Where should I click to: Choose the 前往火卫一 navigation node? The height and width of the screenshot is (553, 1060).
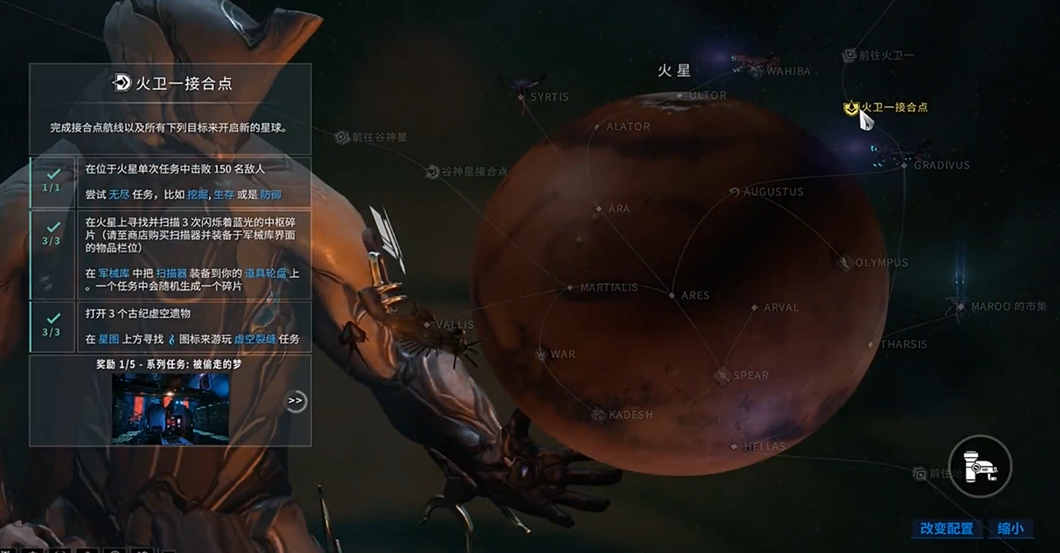point(850,55)
